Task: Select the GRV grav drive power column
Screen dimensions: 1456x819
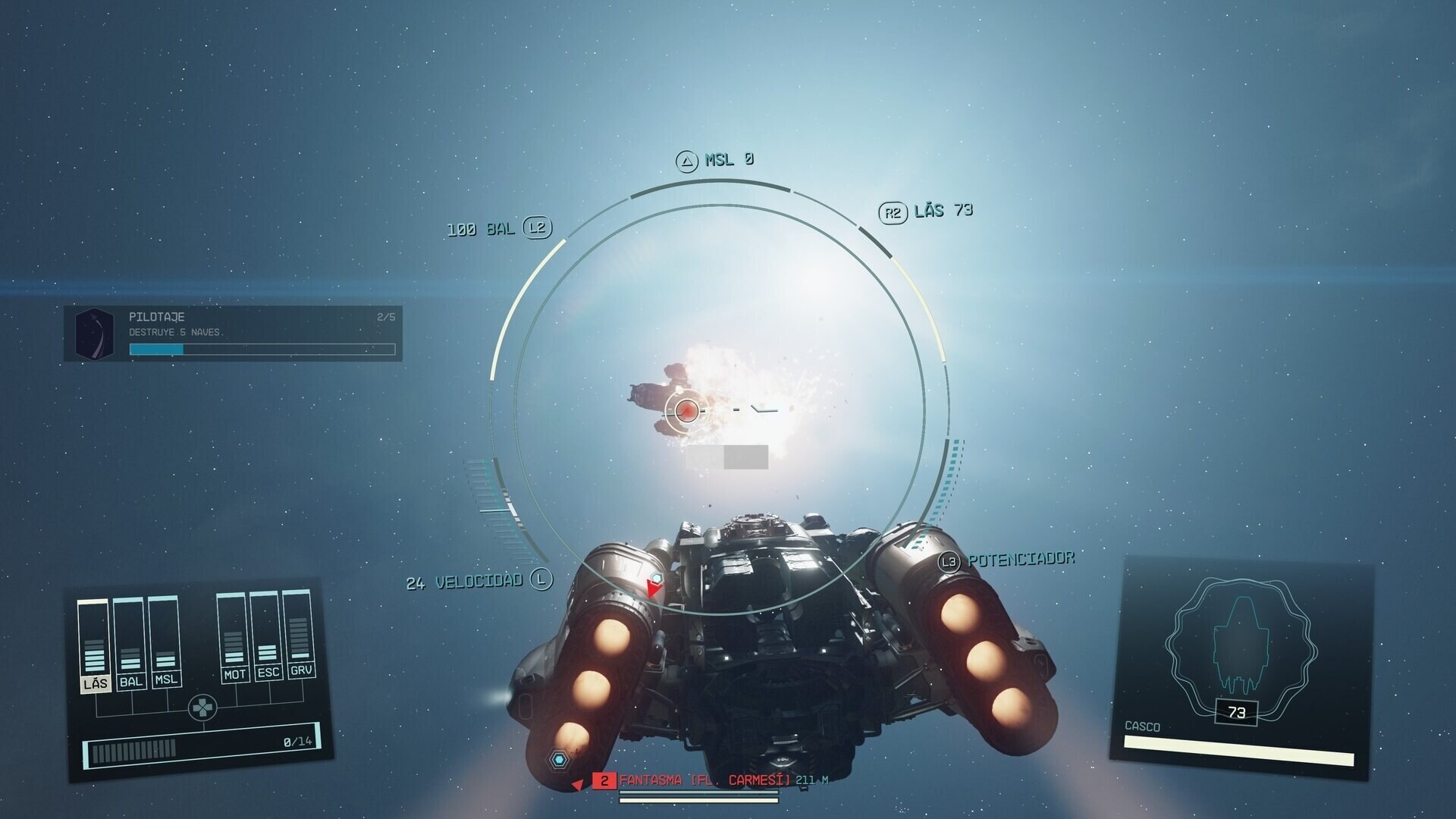Action: pyautogui.click(x=300, y=633)
